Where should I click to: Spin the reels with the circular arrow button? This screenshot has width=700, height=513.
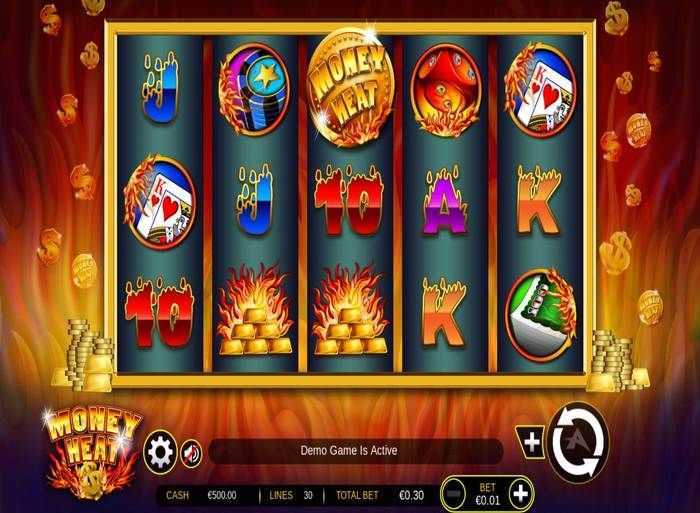pos(578,439)
